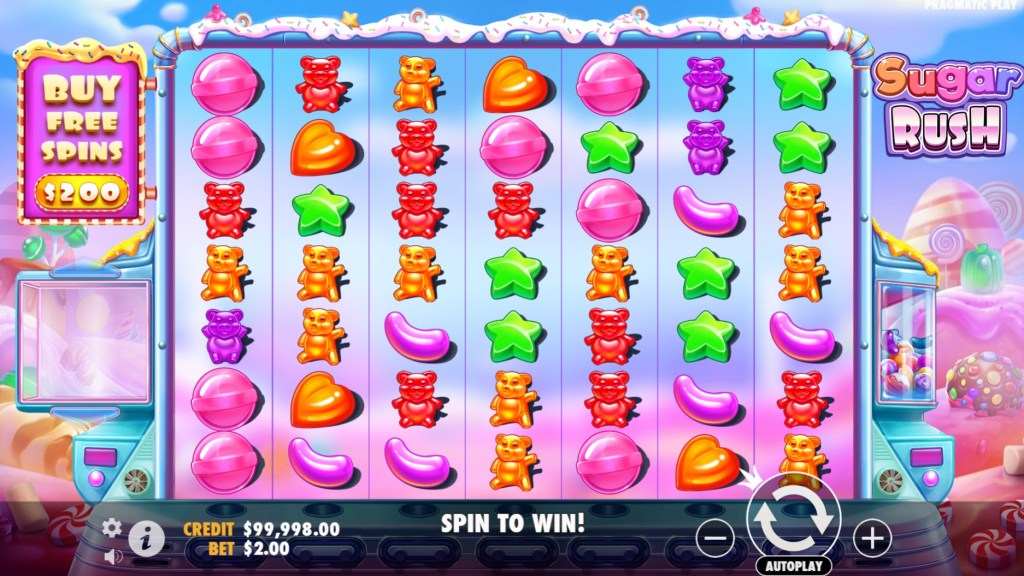Decrease the bet with minus button

tap(715, 539)
